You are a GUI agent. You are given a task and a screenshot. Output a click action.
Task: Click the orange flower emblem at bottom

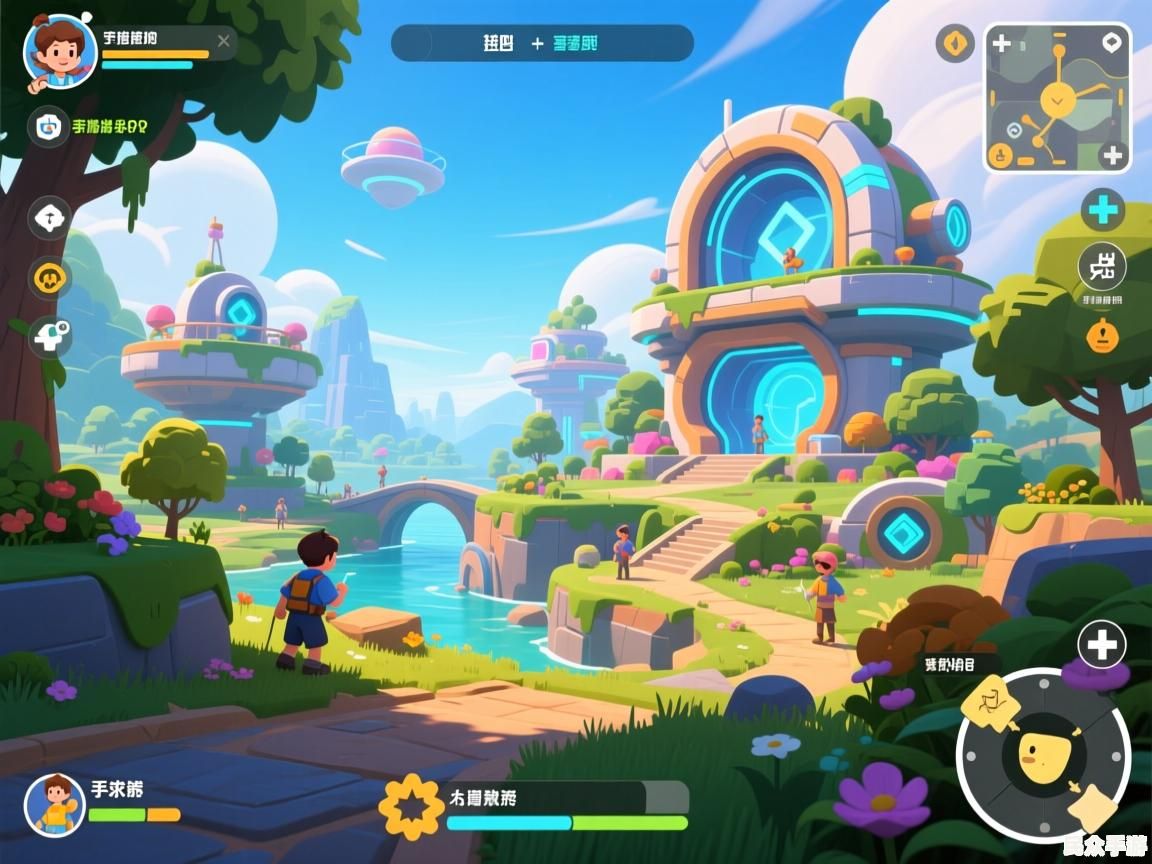pos(411,805)
